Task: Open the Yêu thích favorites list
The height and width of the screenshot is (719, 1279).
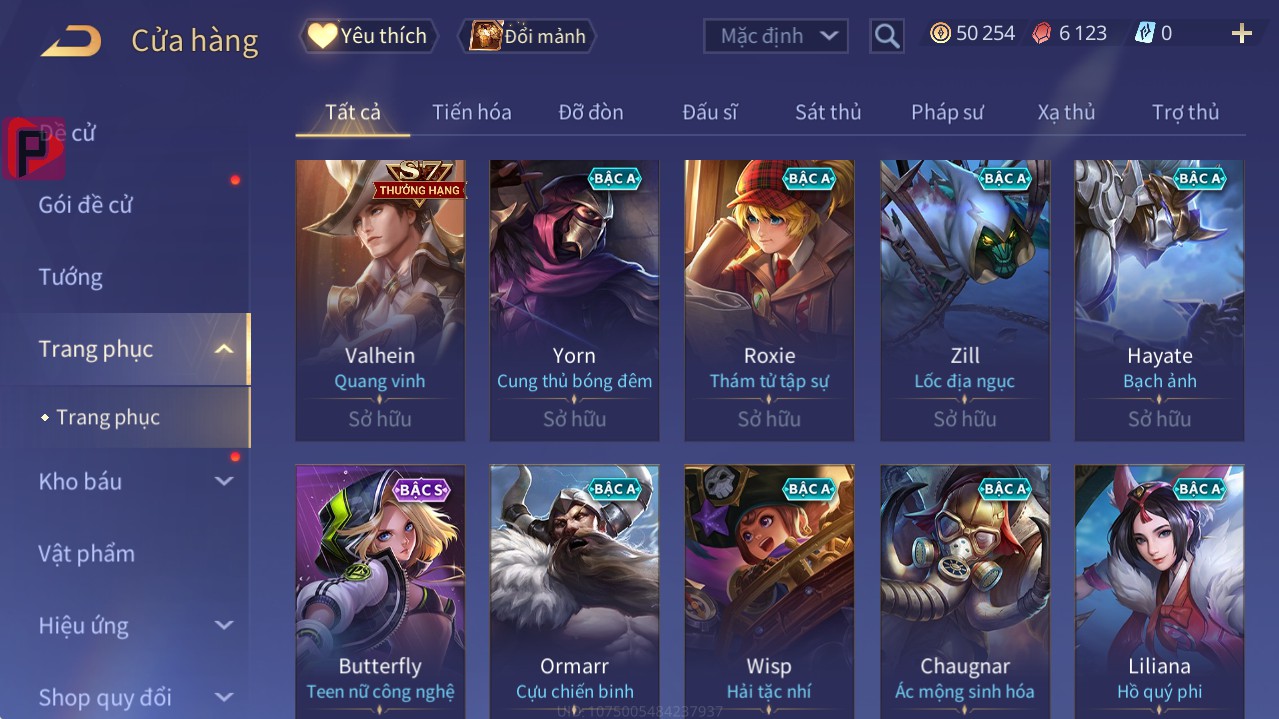Action: pos(369,36)
